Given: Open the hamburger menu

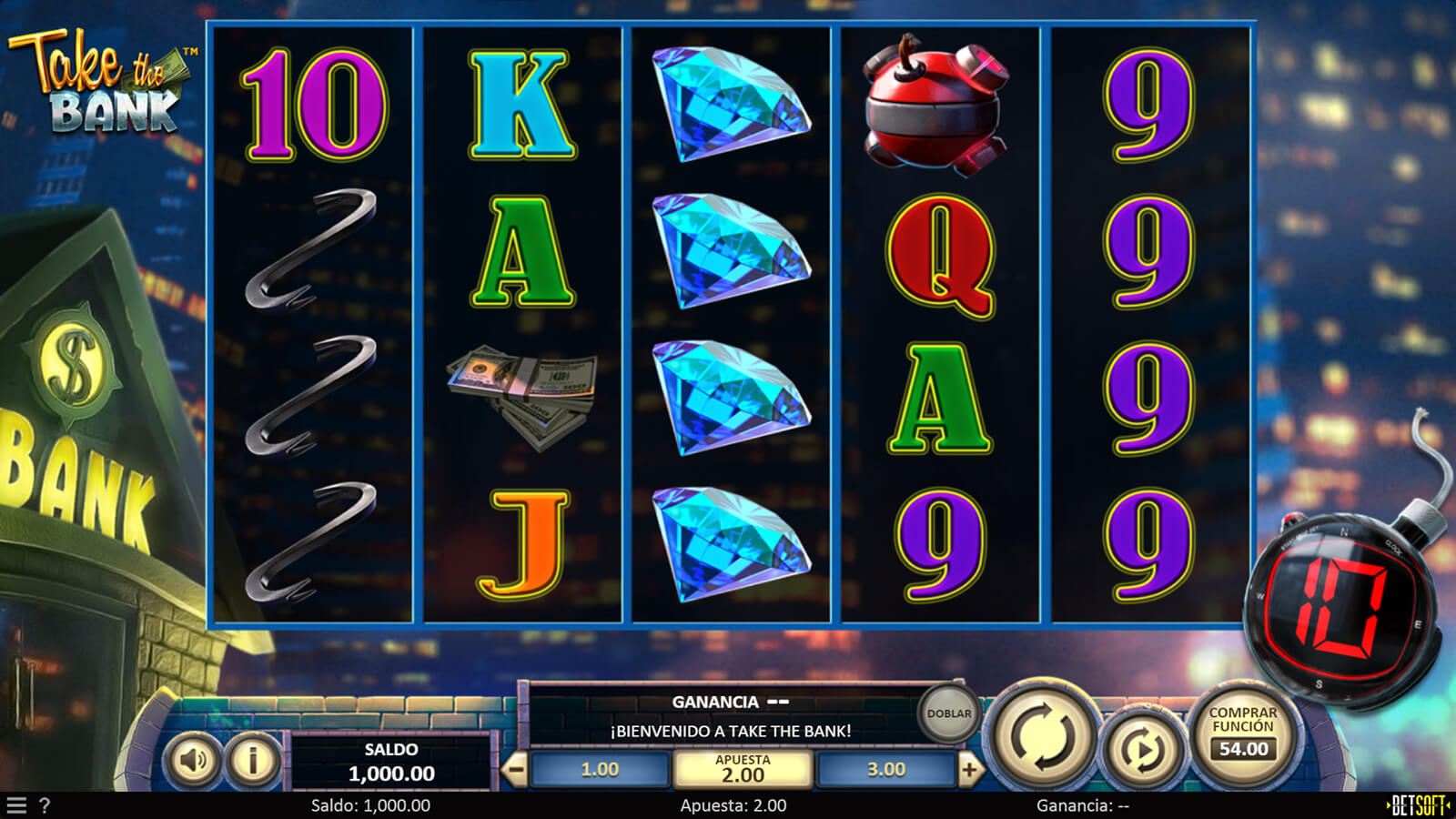Looking at the screenshot, I should tap(16, 805).
